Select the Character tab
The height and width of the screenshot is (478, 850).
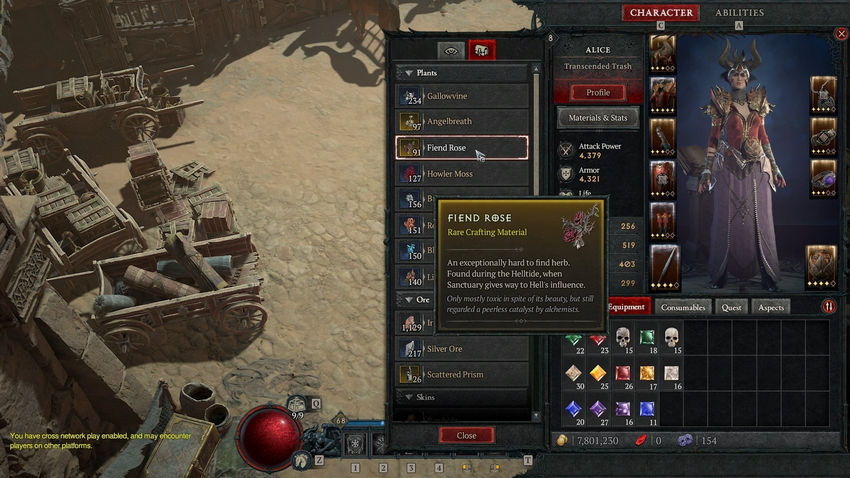(661, 13)
